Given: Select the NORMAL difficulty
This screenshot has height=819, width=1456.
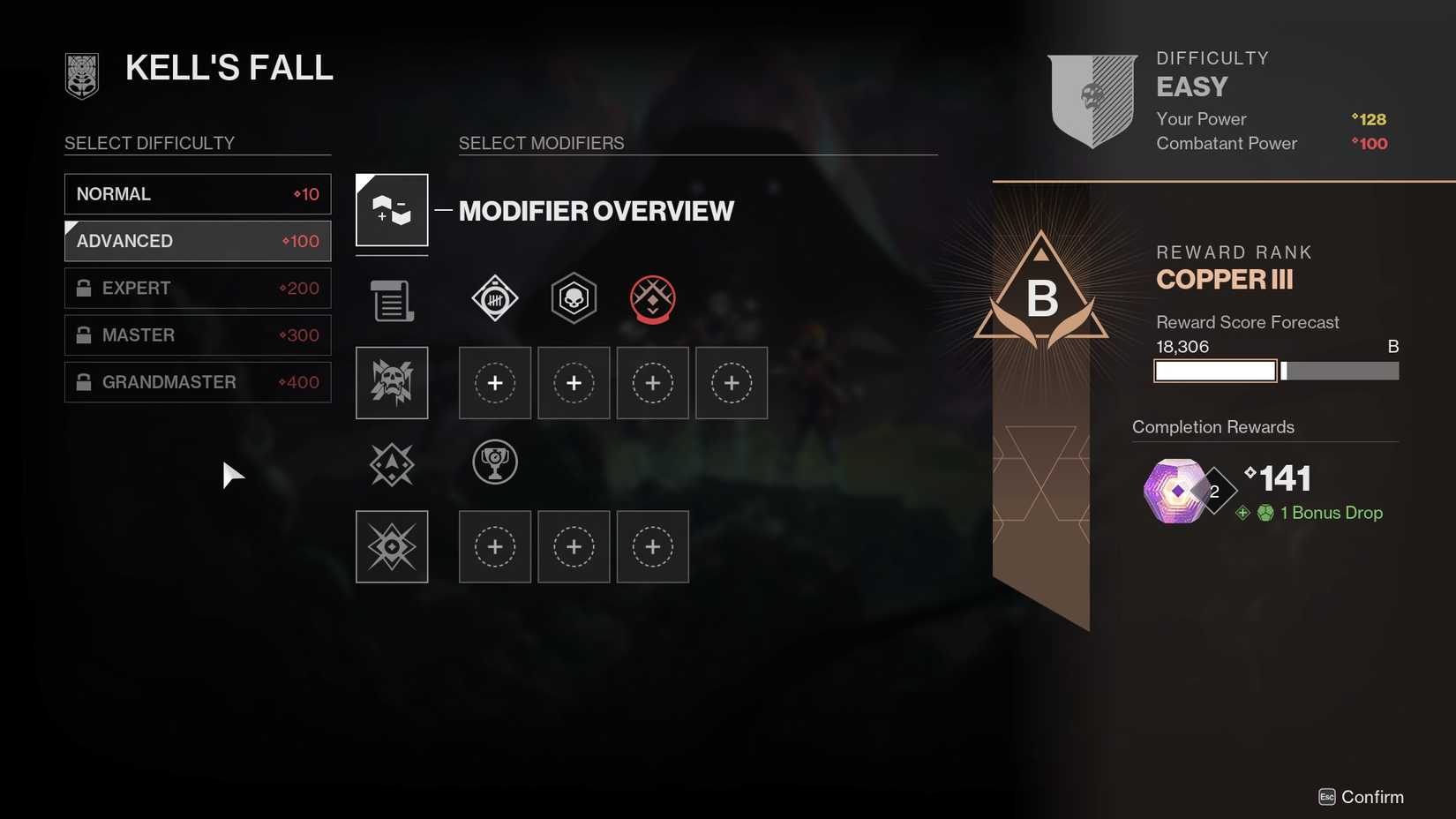Looking at the screenshot, I should coord(197,193).
